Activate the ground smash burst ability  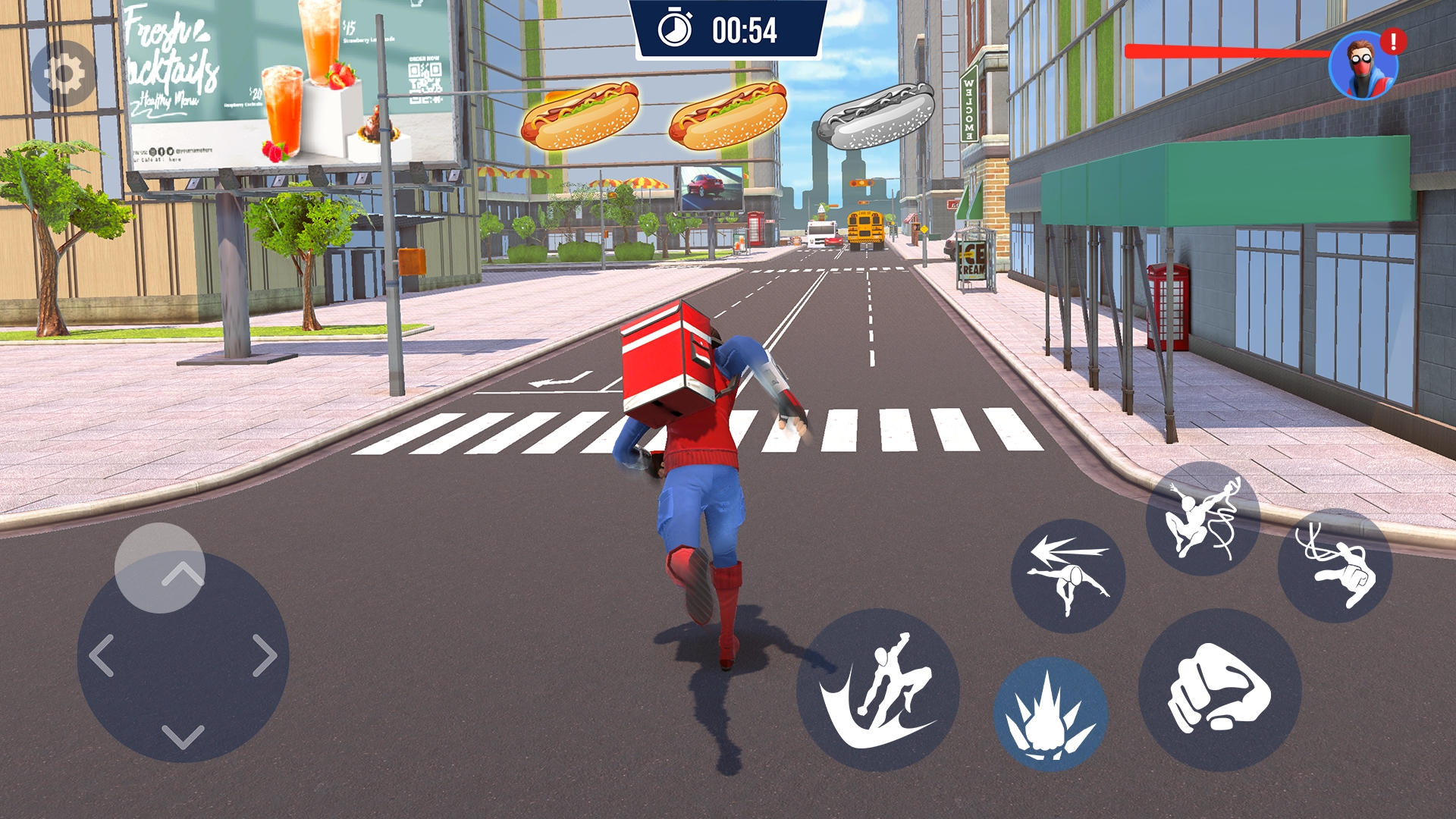click(1050, 714)
